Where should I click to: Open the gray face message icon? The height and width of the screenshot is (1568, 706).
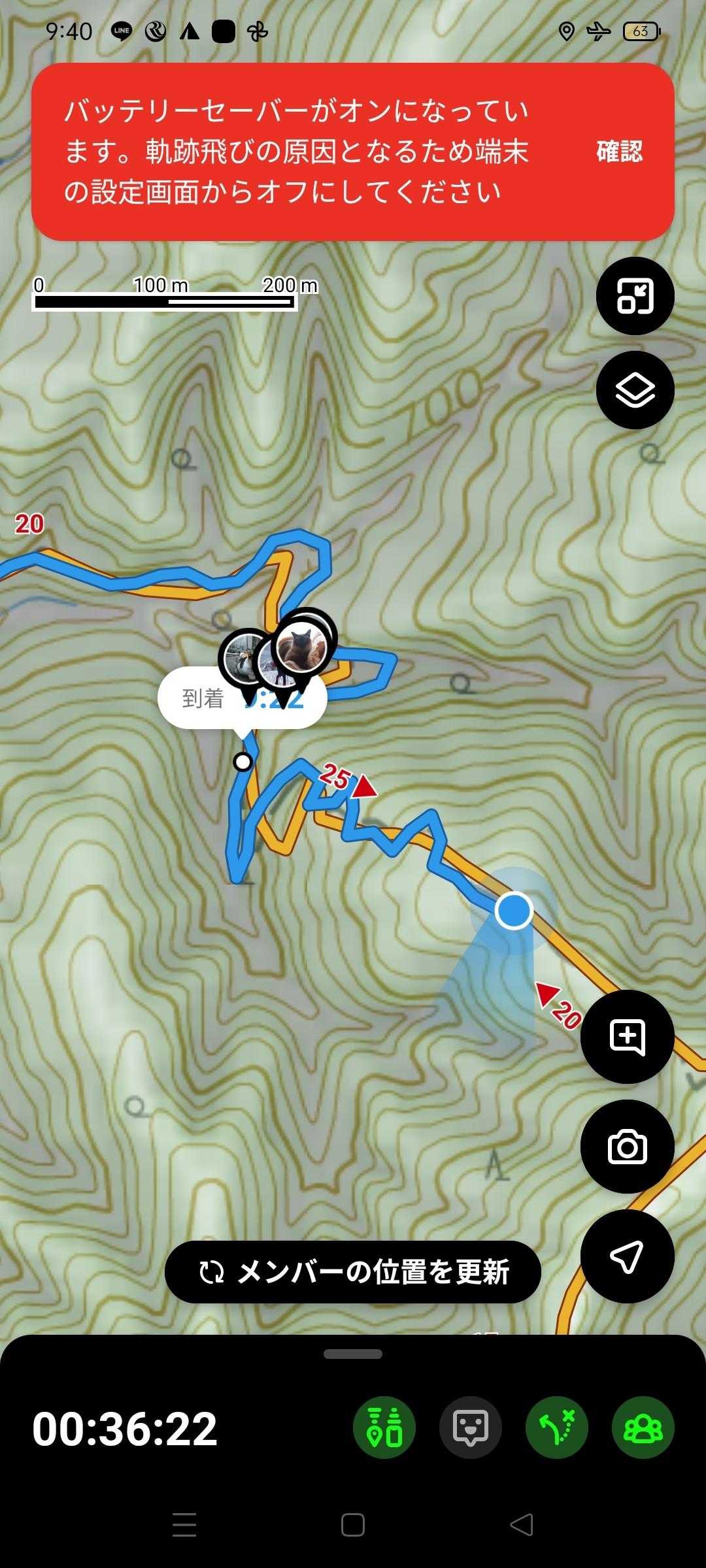coord(471,1428)
